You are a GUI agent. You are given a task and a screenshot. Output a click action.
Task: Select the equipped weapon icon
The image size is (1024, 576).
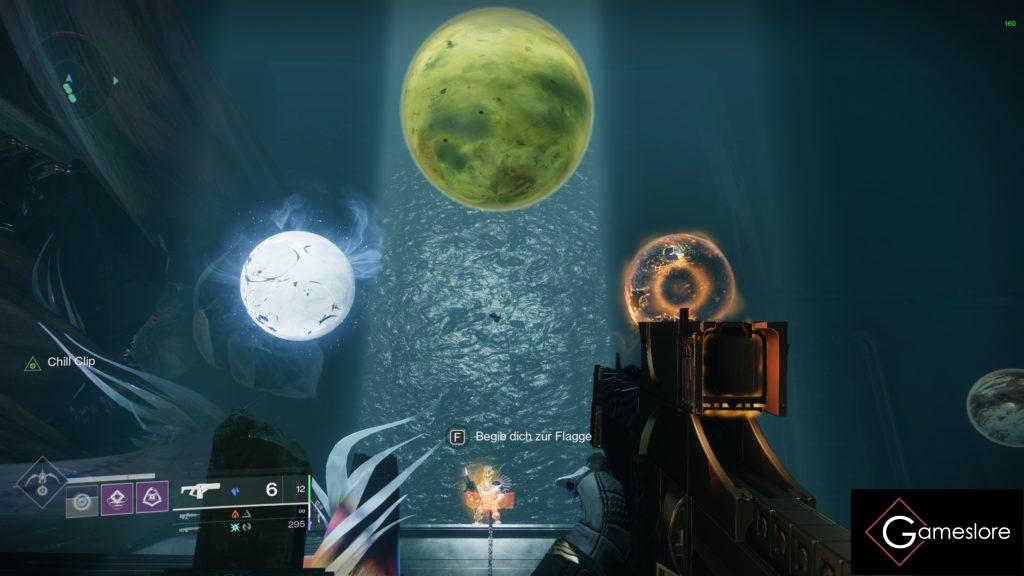[x=201, y=490]
